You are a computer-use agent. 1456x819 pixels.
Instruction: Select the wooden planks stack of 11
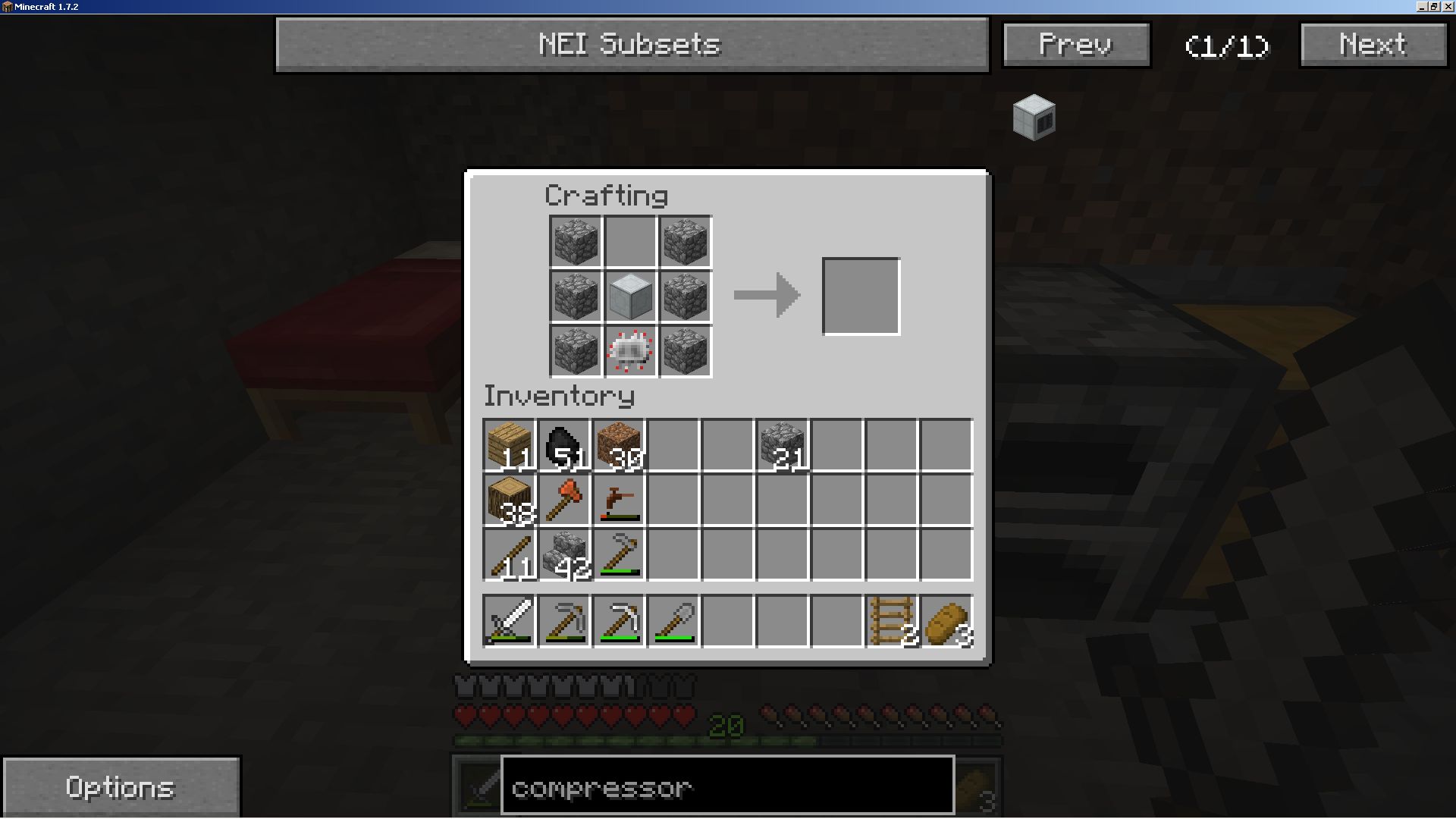tap(510, 445)
